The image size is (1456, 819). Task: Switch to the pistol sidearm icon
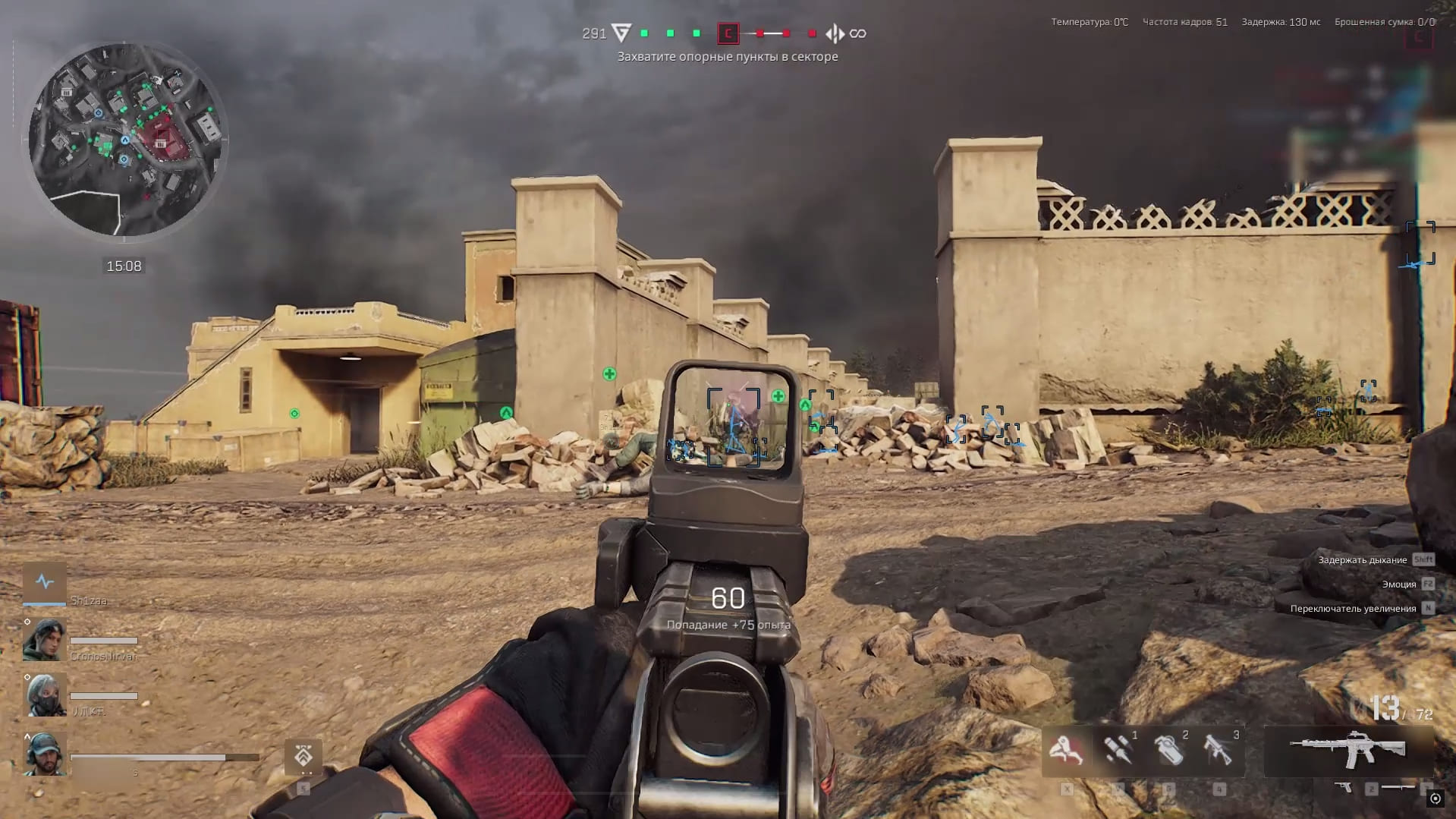pyautogui.click(x=1344, y=788)
